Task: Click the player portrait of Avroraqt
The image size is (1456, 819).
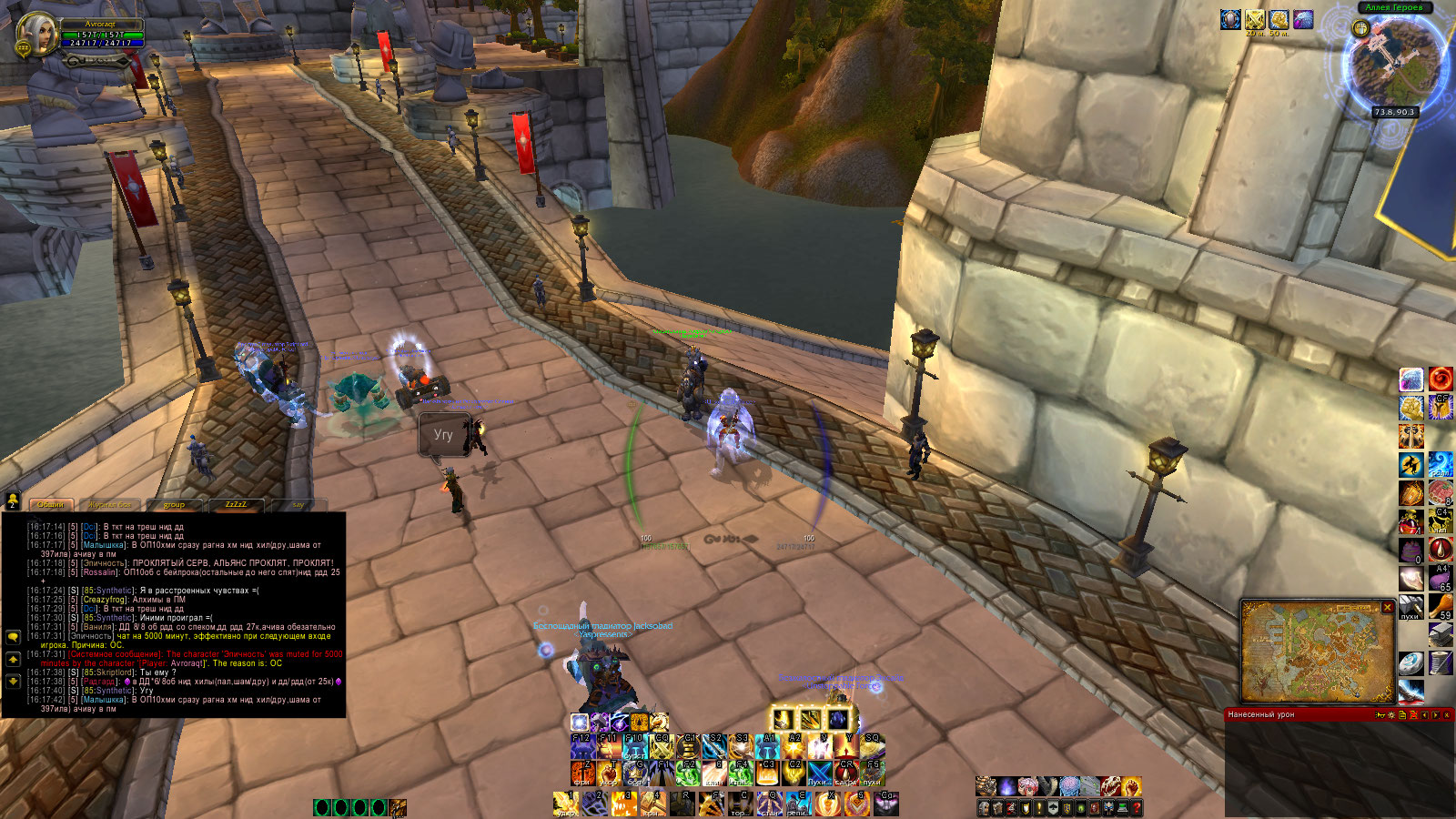Action: (37, 35)
